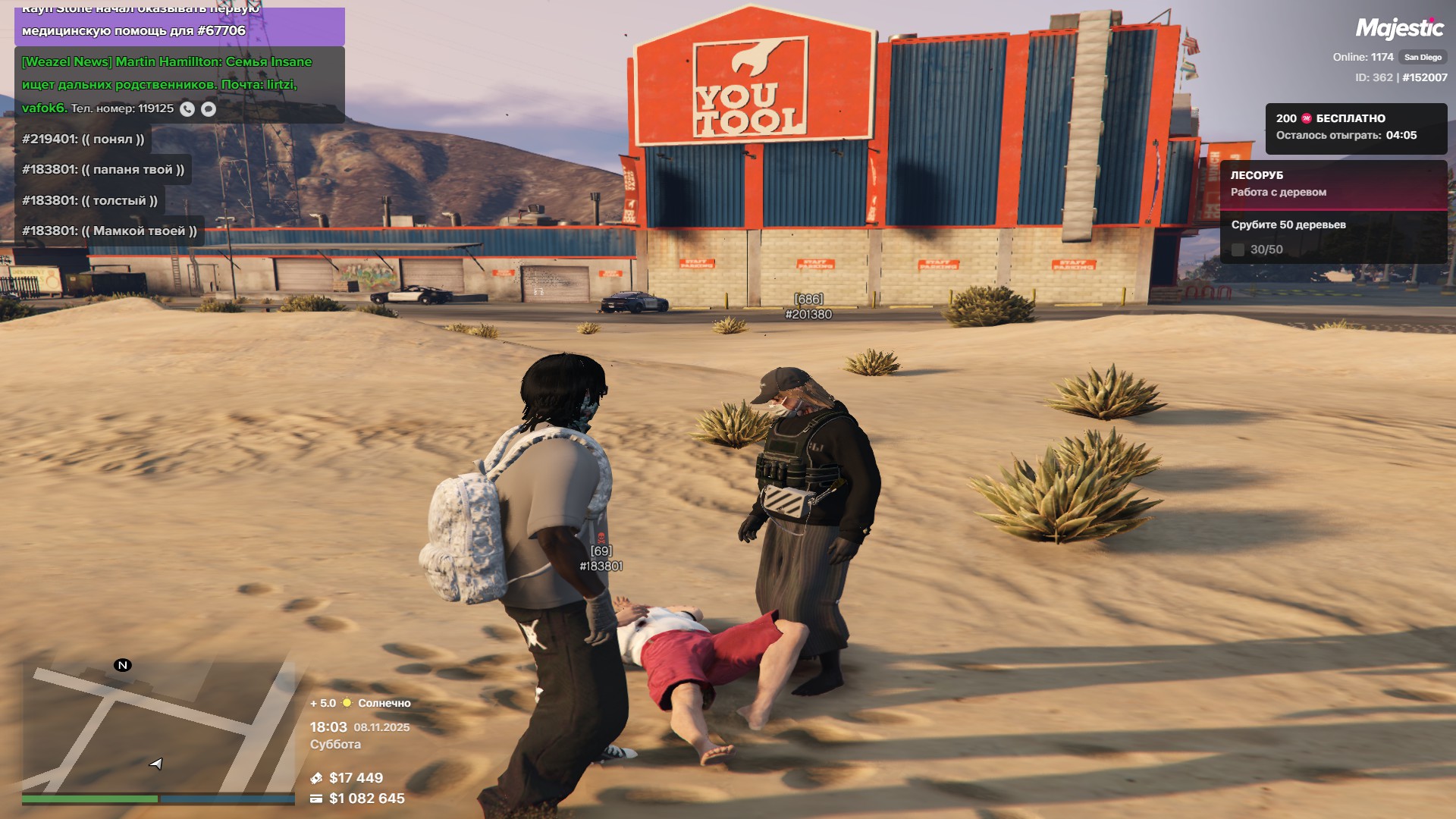Image resolution: width=1456 pixels, height=819 pixels.
Task: Click the 200 БЕСПЛАТНО reward panel
Action: [x=1355, y=127]
